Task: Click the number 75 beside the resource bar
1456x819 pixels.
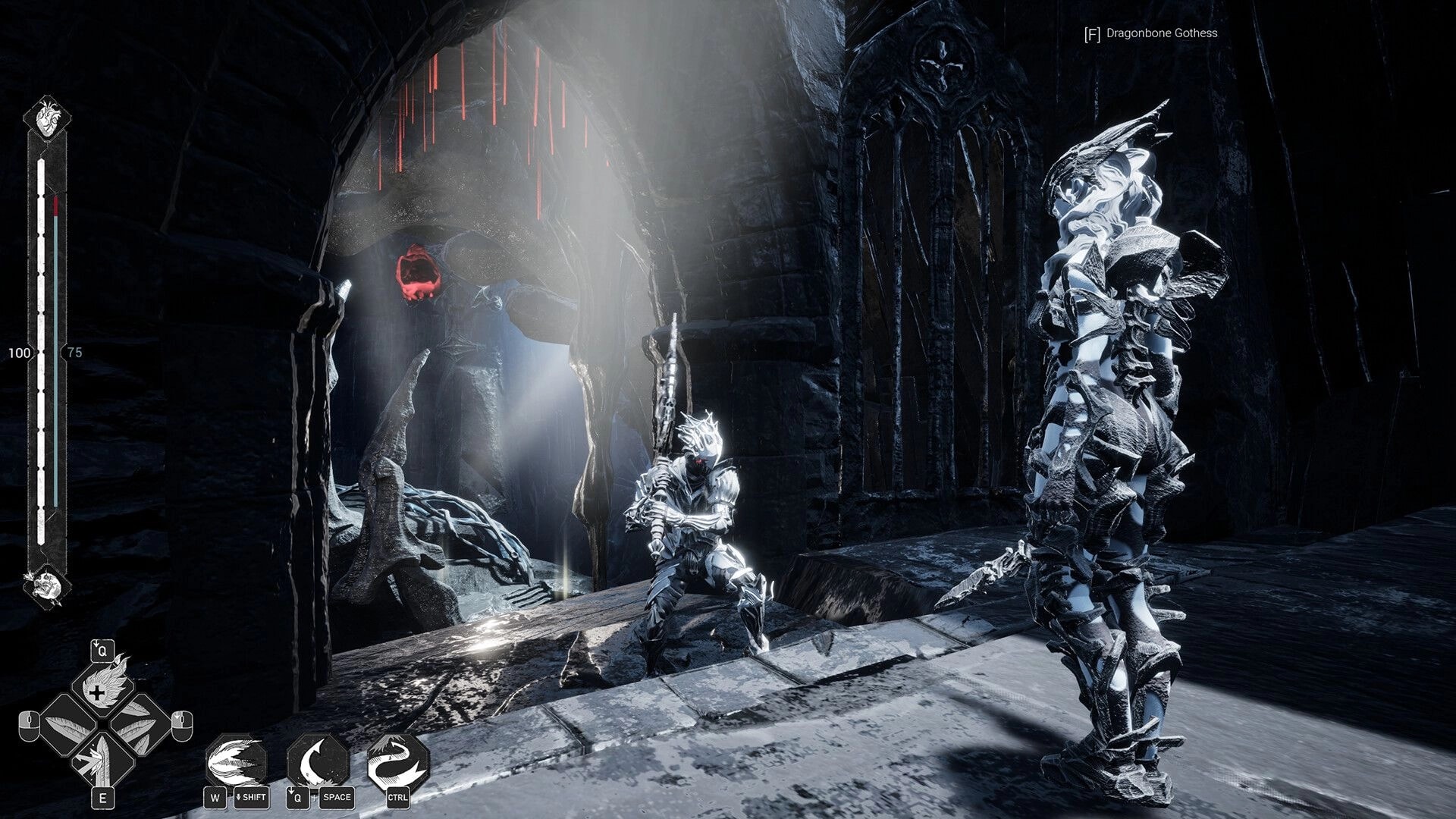Action: click(74, 351)
